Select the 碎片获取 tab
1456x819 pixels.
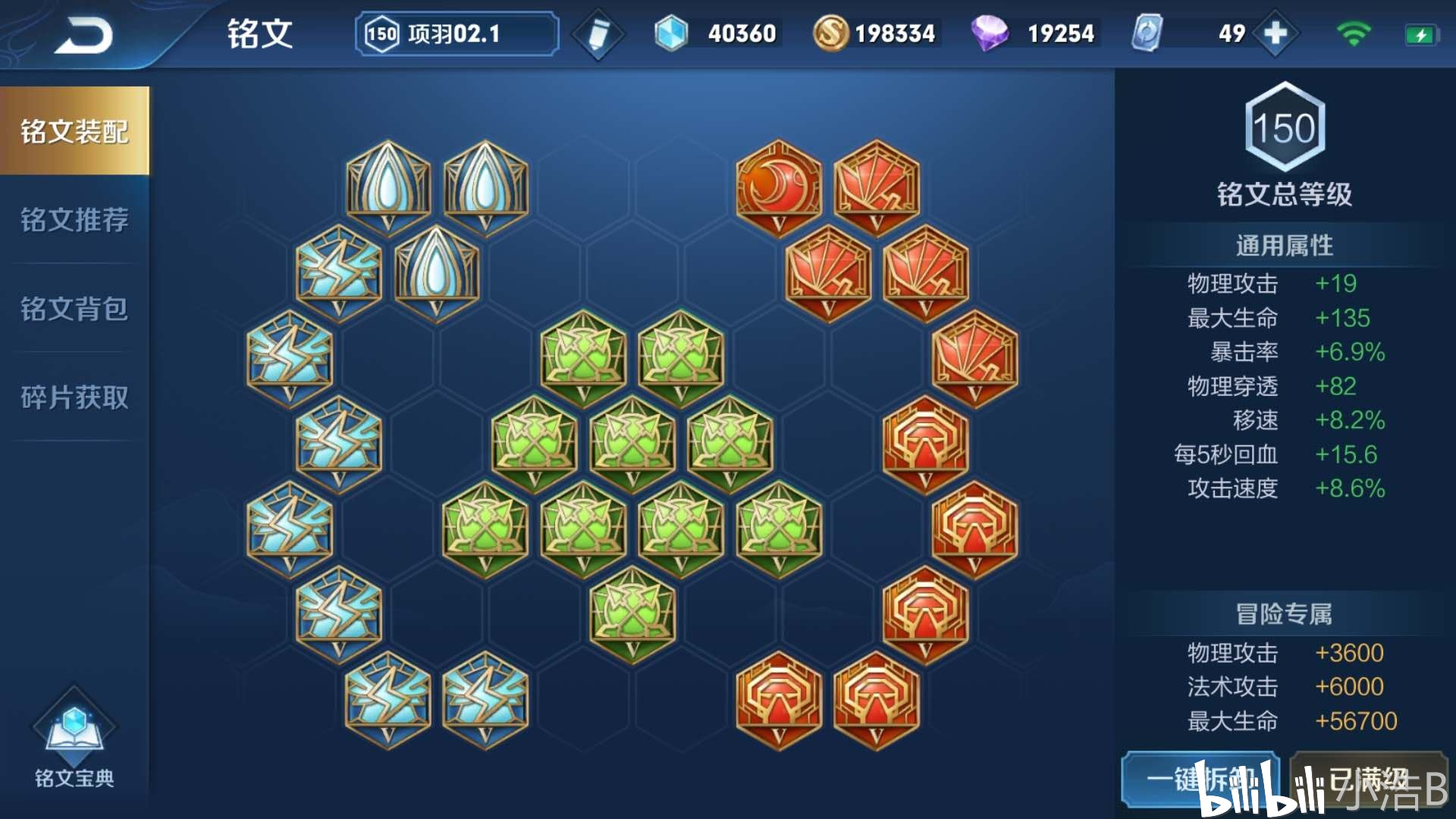(74, 397)
